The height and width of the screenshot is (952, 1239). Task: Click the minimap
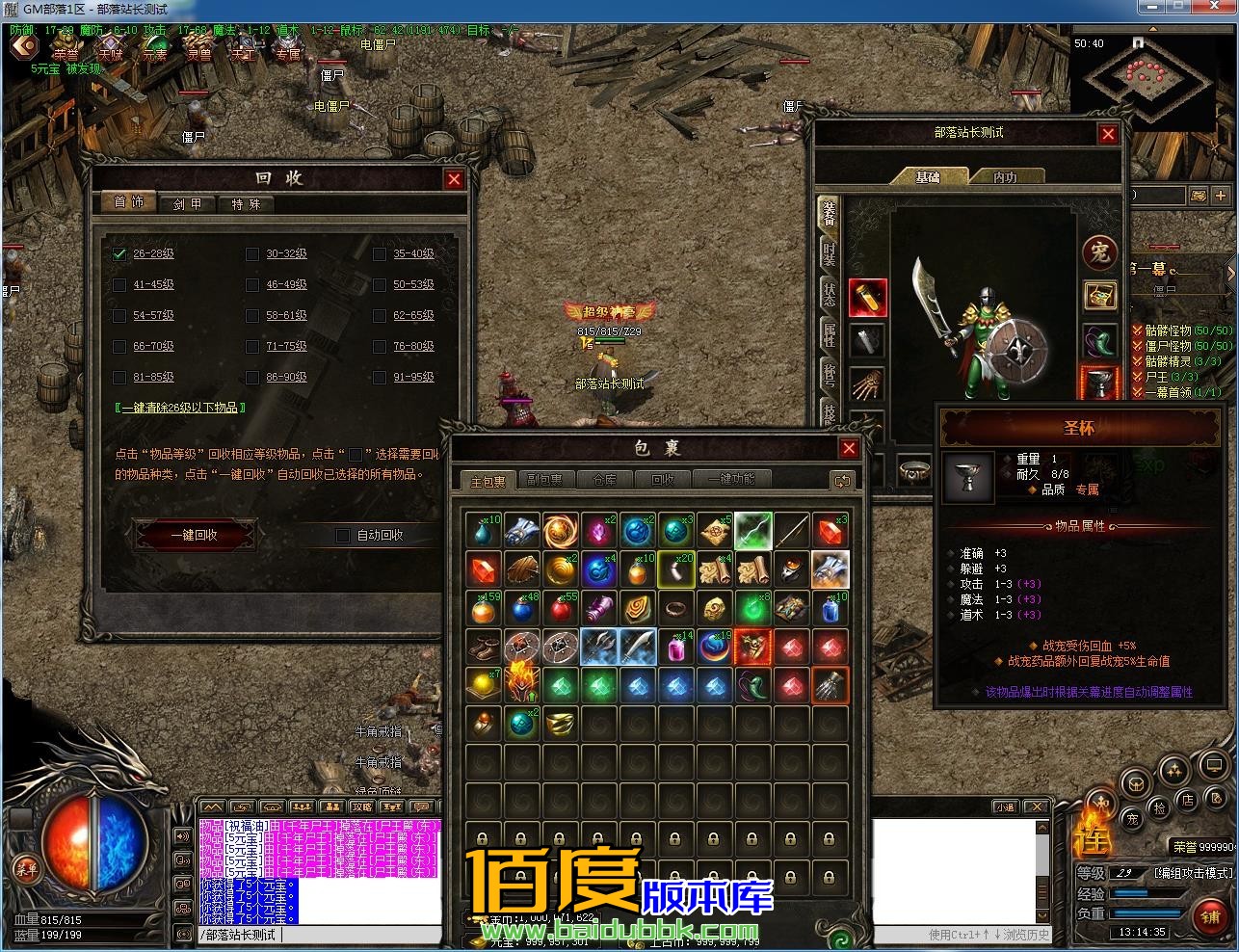[x=1144, y=82]
